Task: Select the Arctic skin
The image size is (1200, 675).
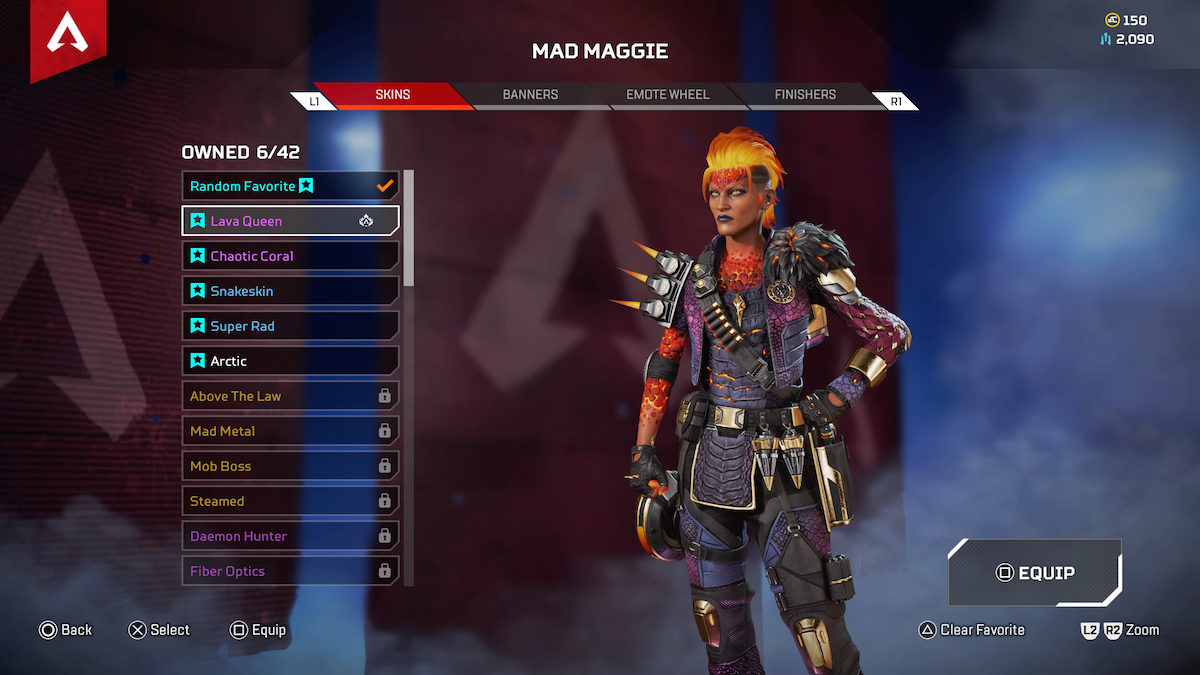Action: coord(290,361)
